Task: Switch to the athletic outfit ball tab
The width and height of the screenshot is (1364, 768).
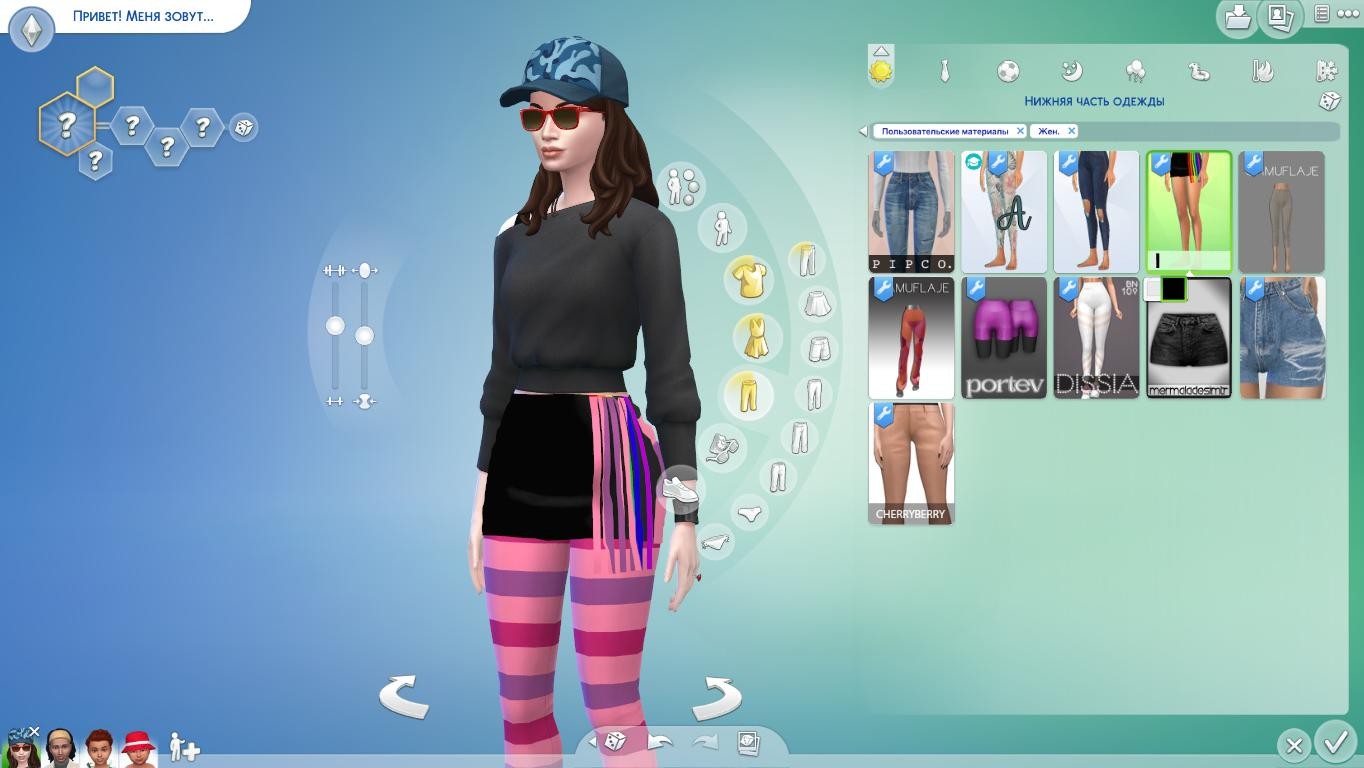Action: click(1008, 71)
